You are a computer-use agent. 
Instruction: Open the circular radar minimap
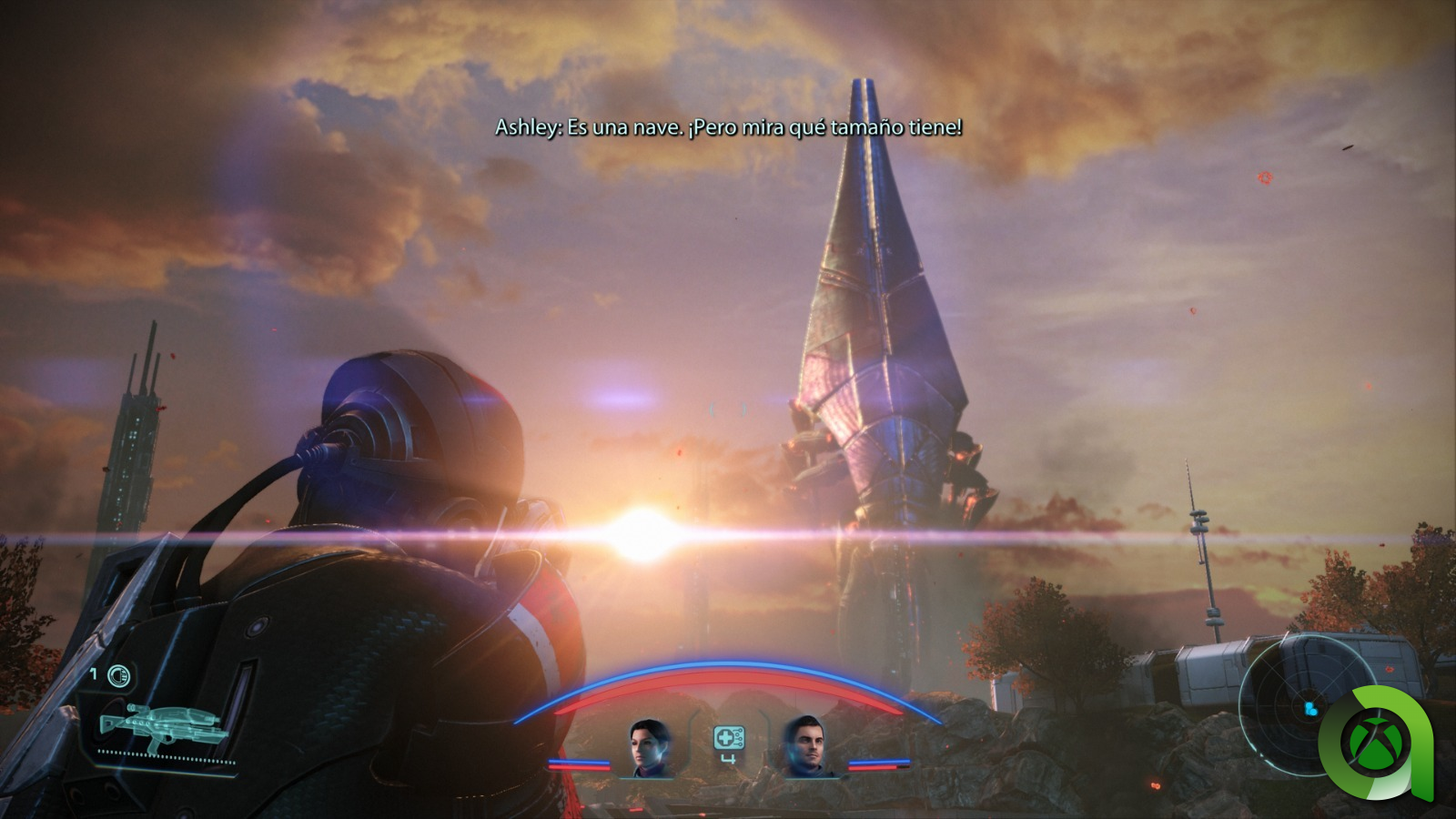(1297, 700)
